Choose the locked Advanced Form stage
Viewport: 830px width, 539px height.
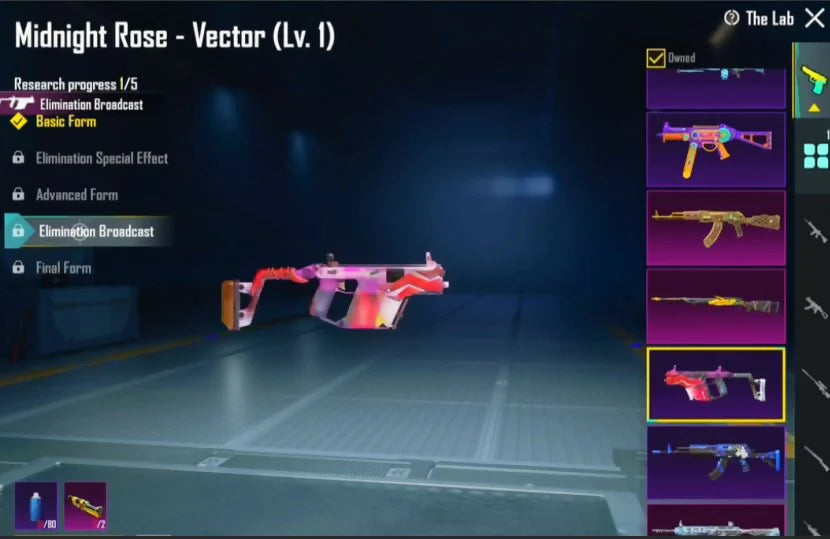(76, 195)
